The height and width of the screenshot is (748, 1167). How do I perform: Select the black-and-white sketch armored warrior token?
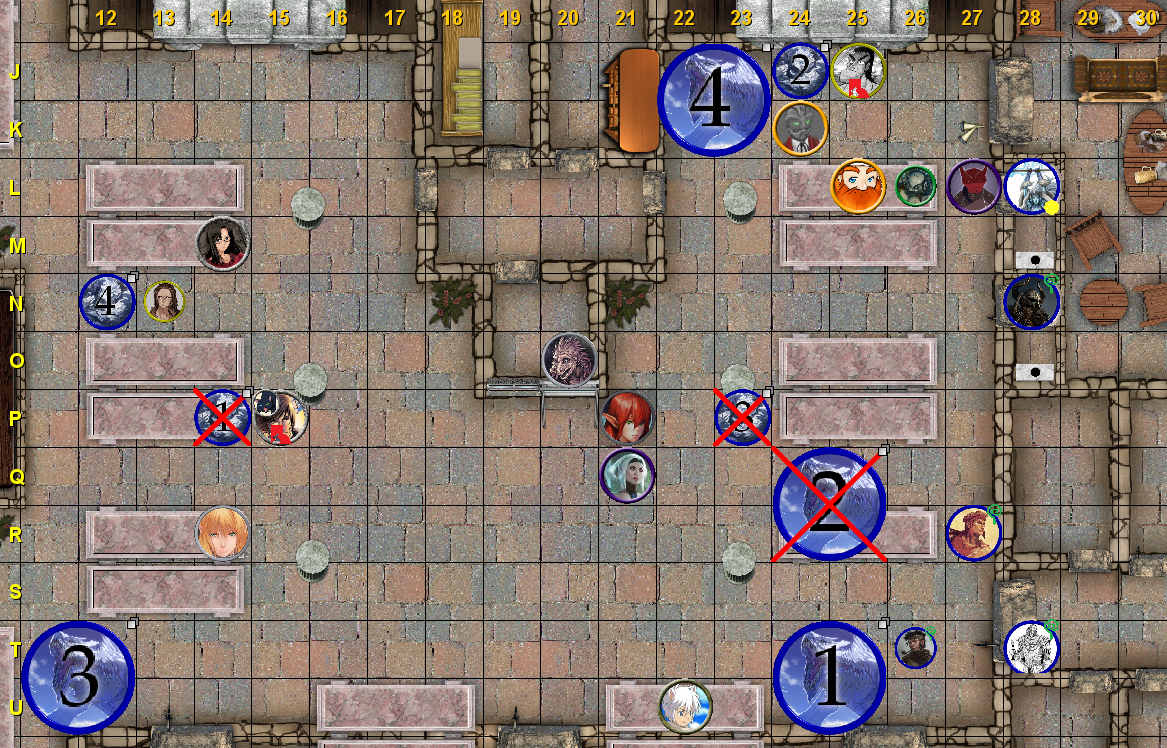pos(1031,647)
